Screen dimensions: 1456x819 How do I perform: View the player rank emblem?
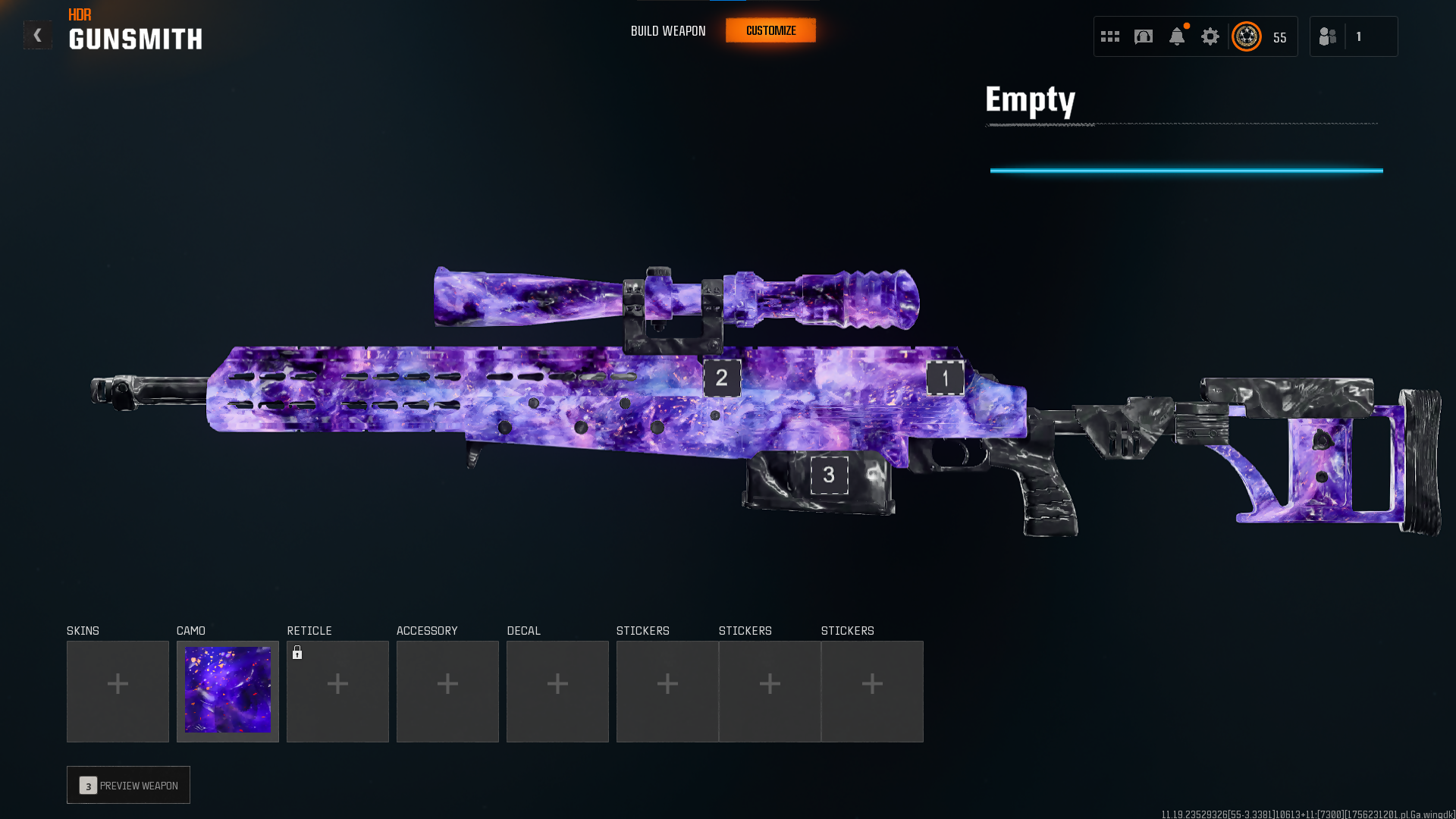pos(1247,36)
